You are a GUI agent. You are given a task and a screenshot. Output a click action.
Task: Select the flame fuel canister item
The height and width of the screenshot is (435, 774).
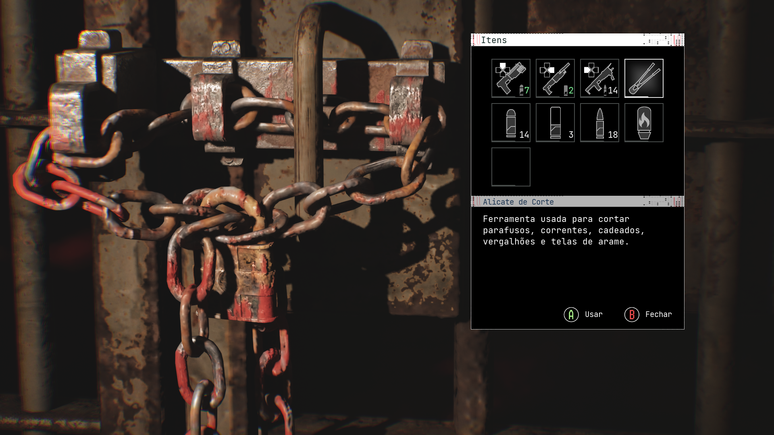pos(643,122)
